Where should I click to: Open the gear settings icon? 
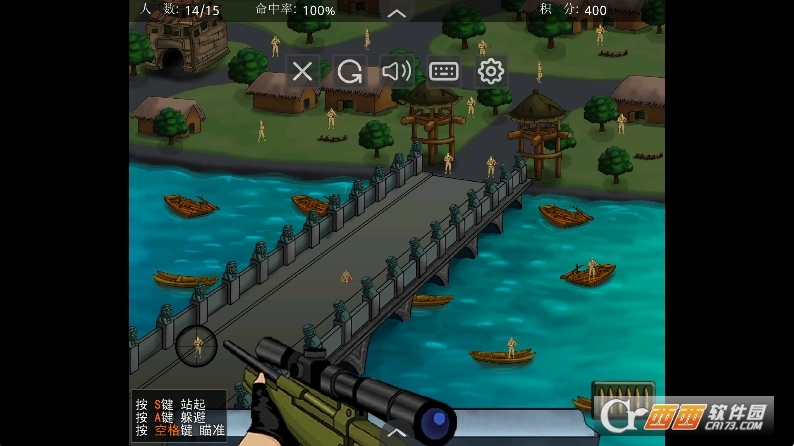490,71
